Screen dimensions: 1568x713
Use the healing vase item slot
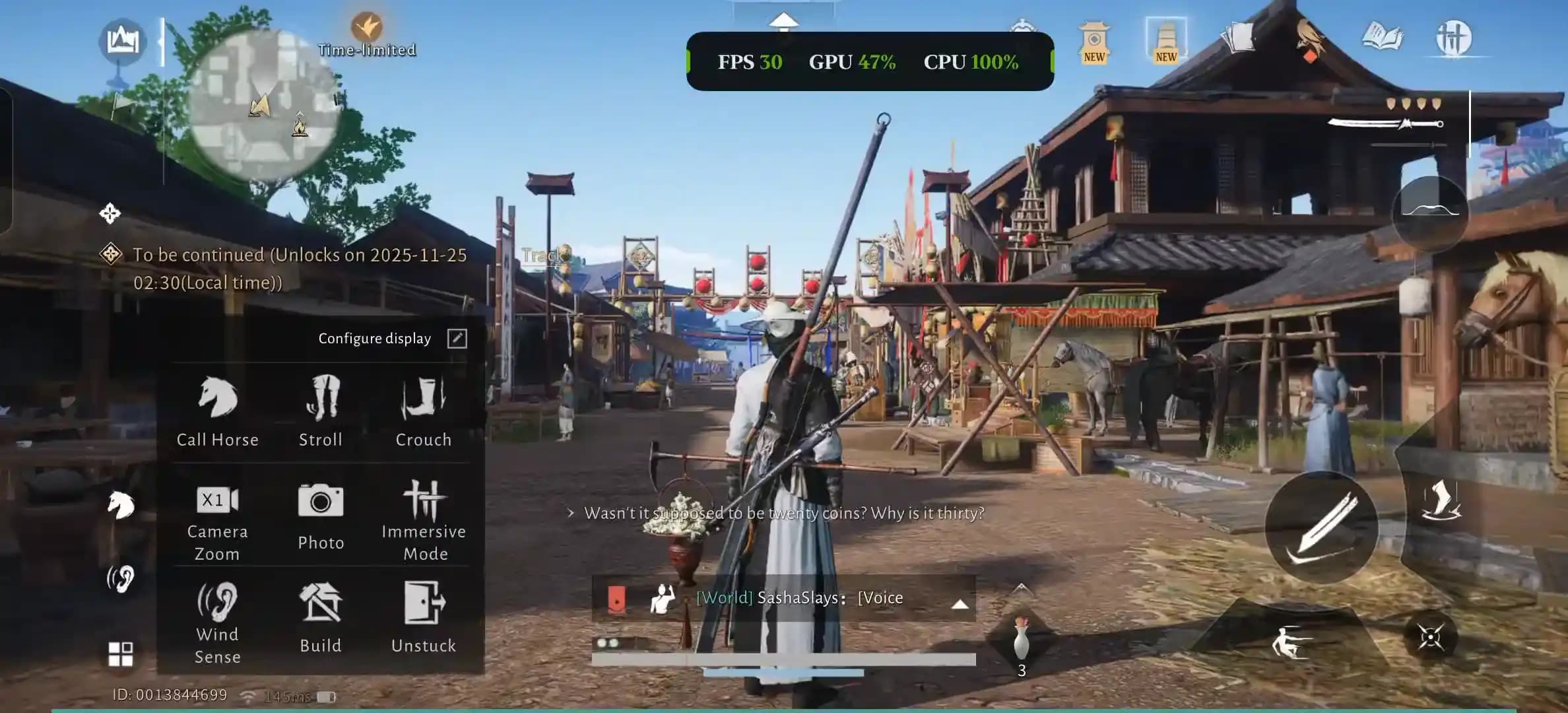click(x=1021, y=642)
